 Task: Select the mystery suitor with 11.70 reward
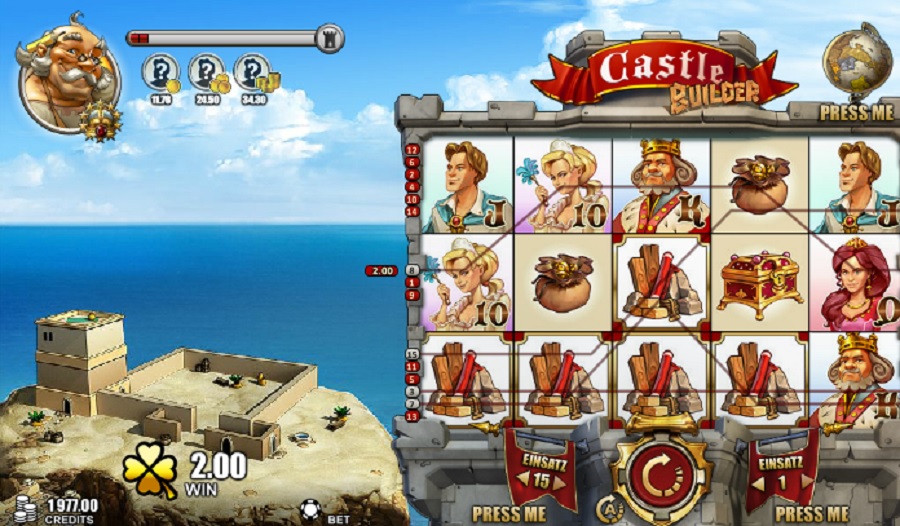pyautogui.click(x=159, y=75)
